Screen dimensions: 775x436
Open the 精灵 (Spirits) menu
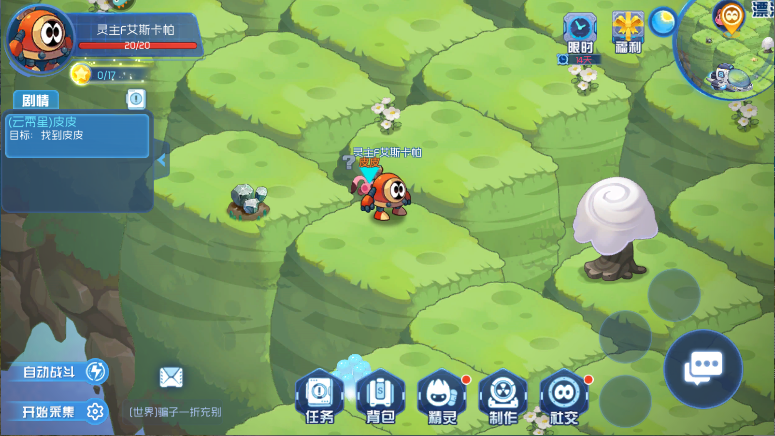[x=441, y=397]
